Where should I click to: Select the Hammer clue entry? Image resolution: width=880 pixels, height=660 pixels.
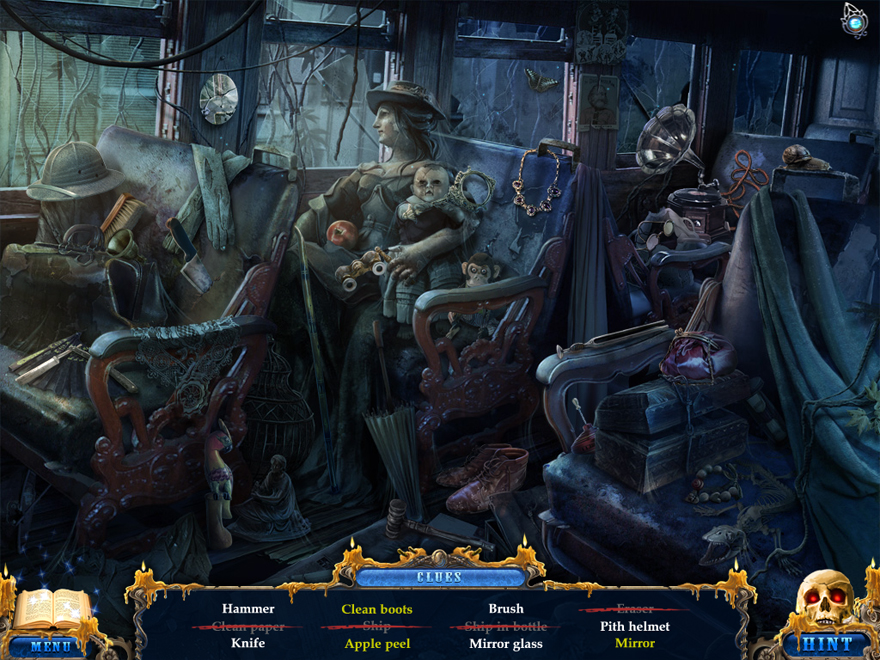point(248,608)
